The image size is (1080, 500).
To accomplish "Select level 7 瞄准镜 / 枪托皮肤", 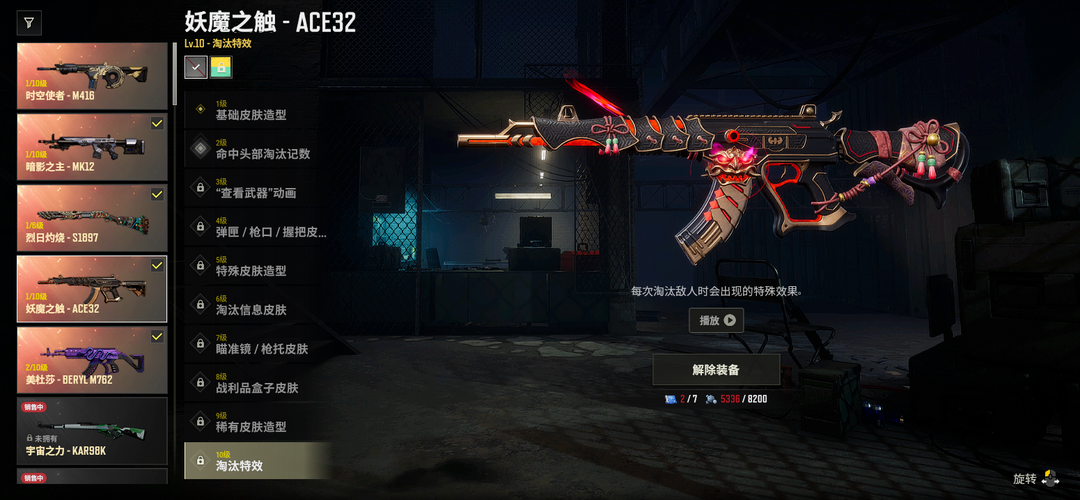I will tap(257, 344).
